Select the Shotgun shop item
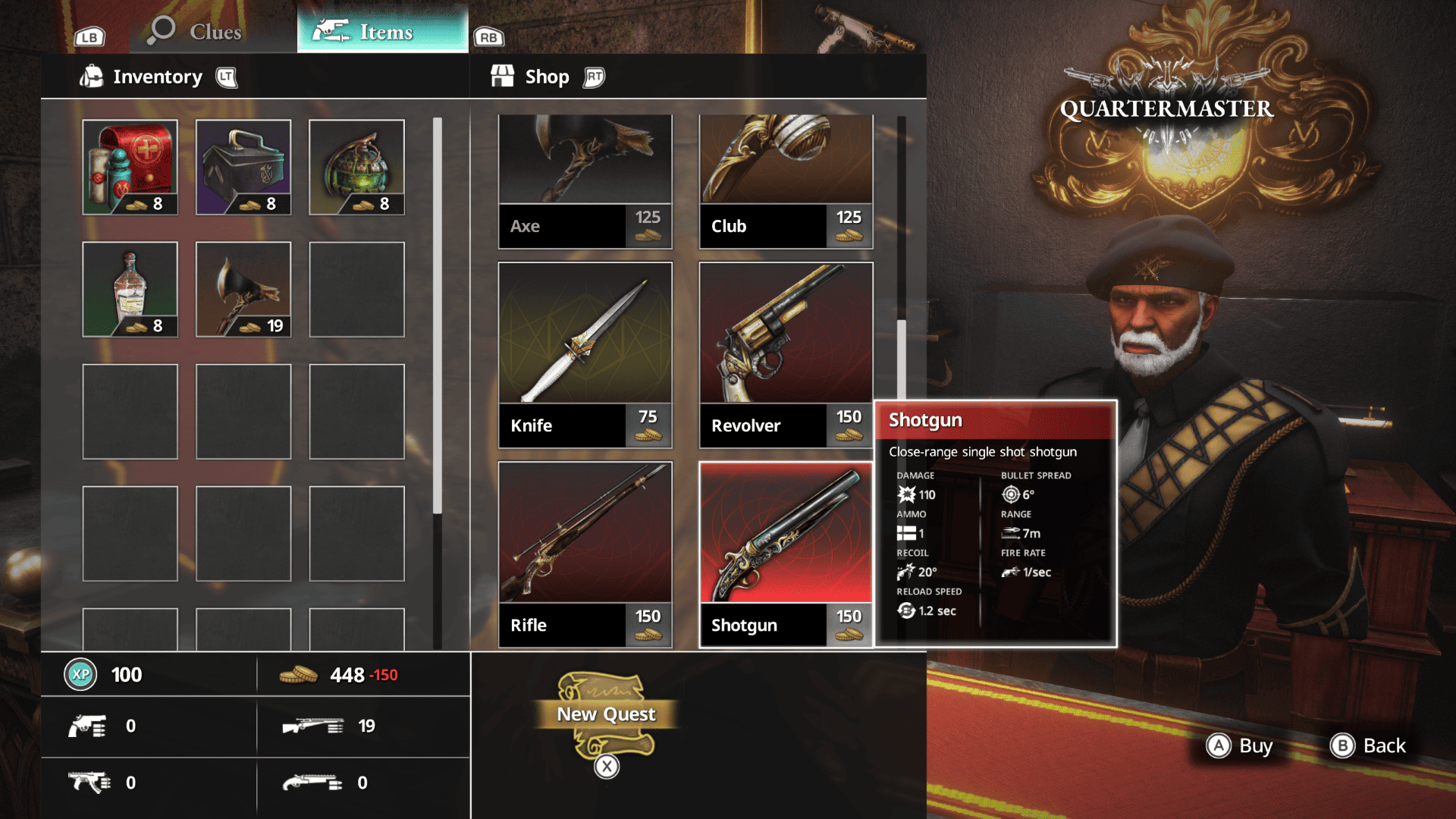 point(786,554)
